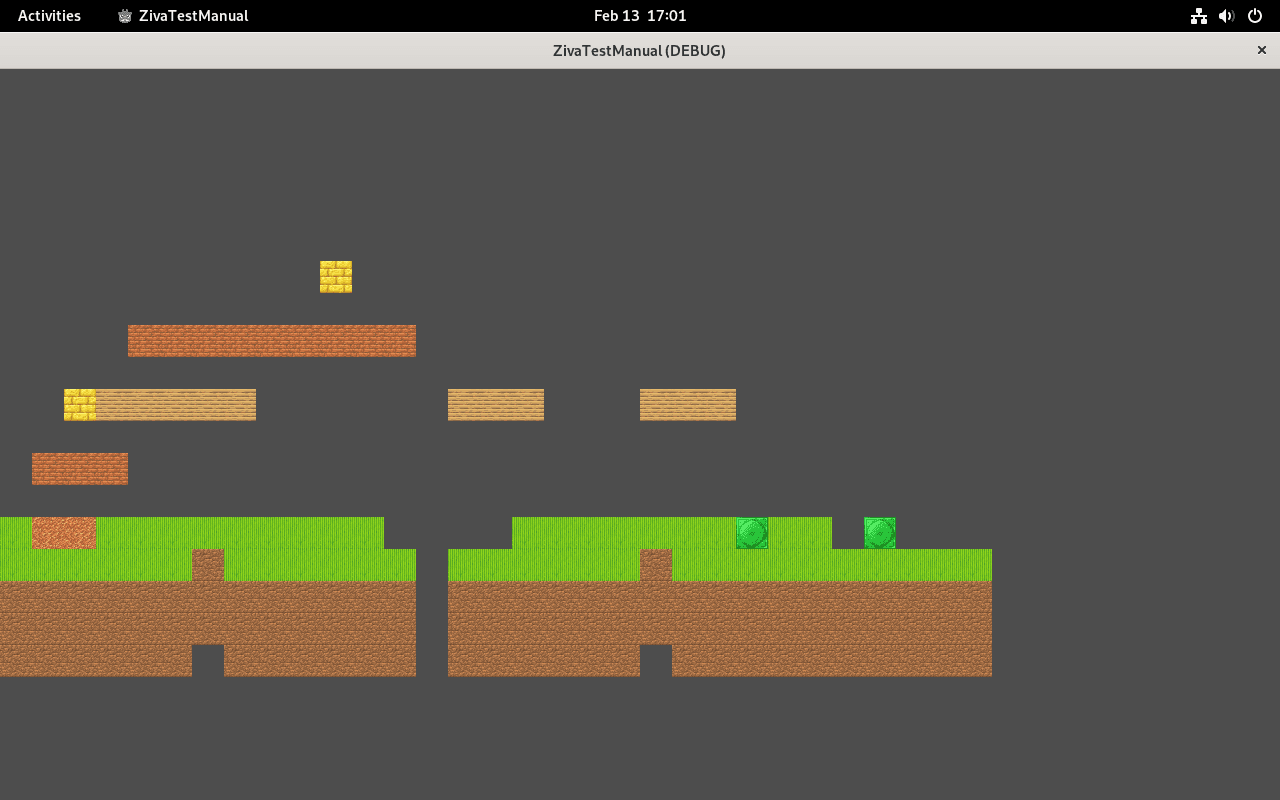Screen dimensions: 1280x800
Task: Click the ZivaTestManual (DEBUG) window title bar
Action: (x=640, y=50)
